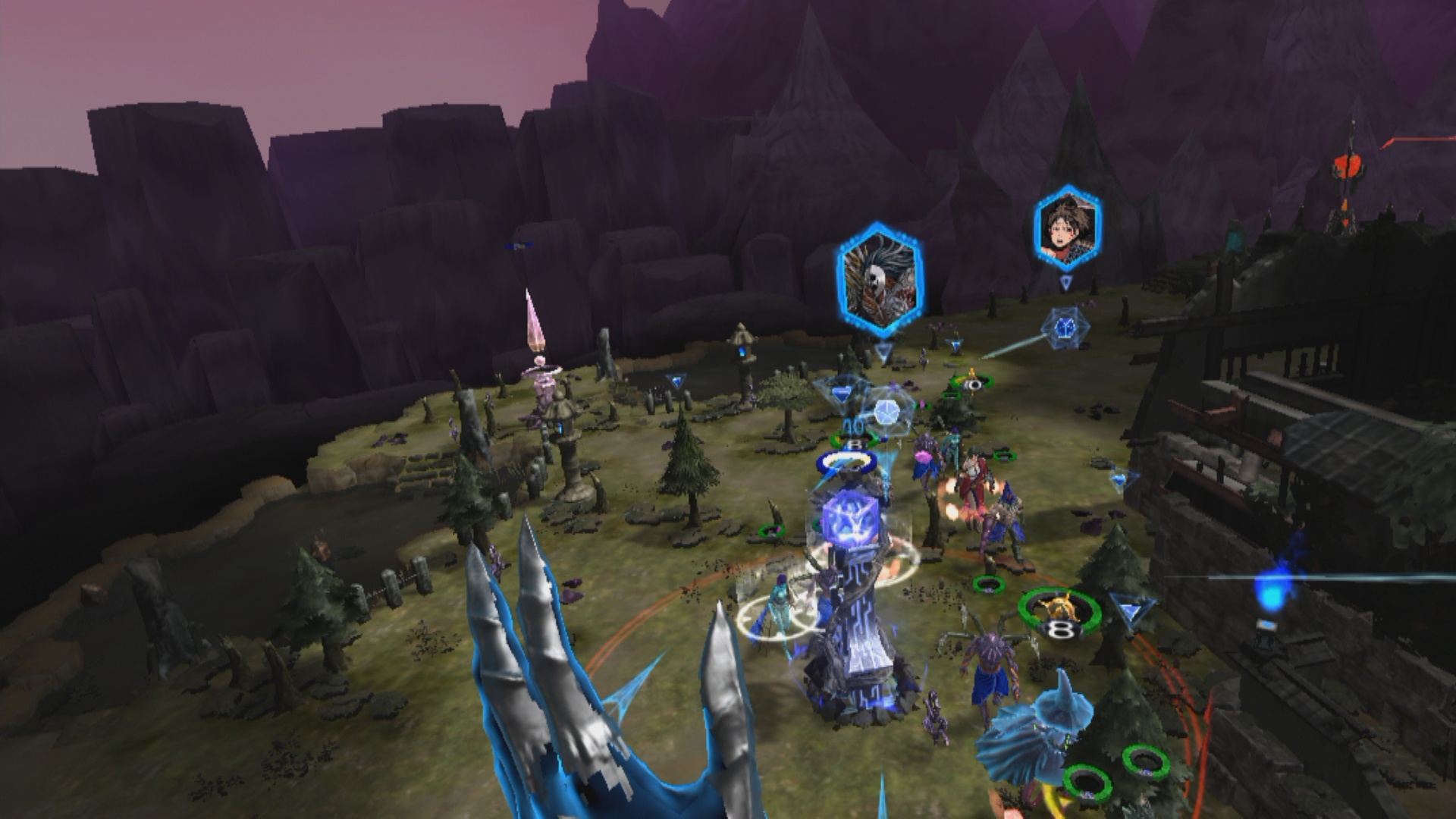
Task: Select the pale crystal hexagon marker above the 40
Action: [x=884, y=412]
